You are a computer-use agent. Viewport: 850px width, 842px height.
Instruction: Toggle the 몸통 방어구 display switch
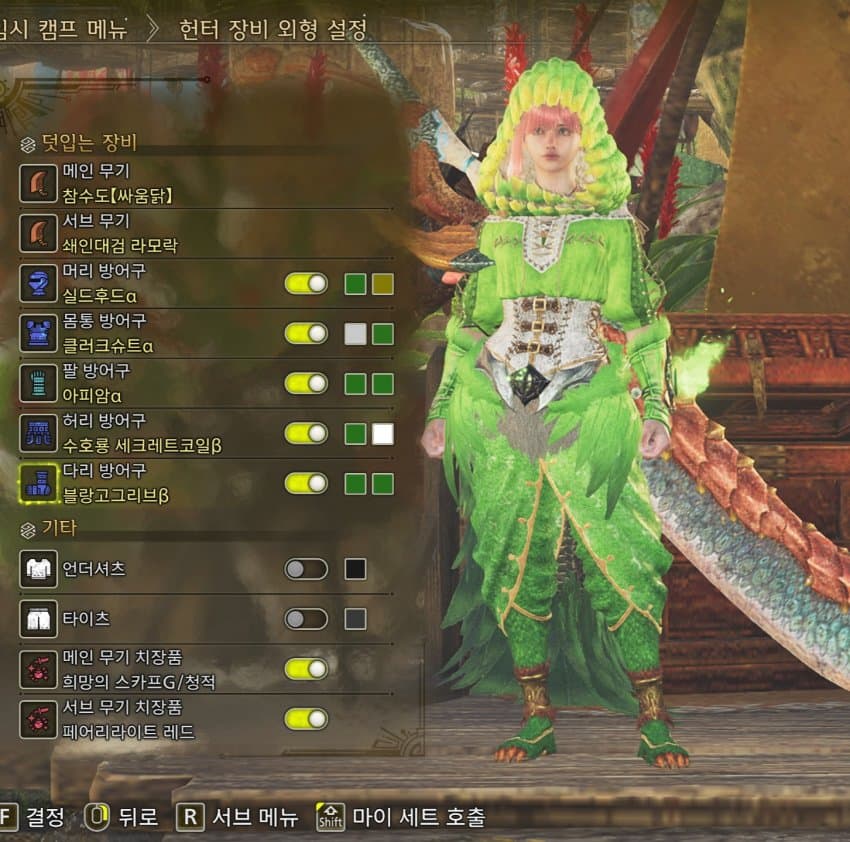pyautogui.click(x=306, y=334)
